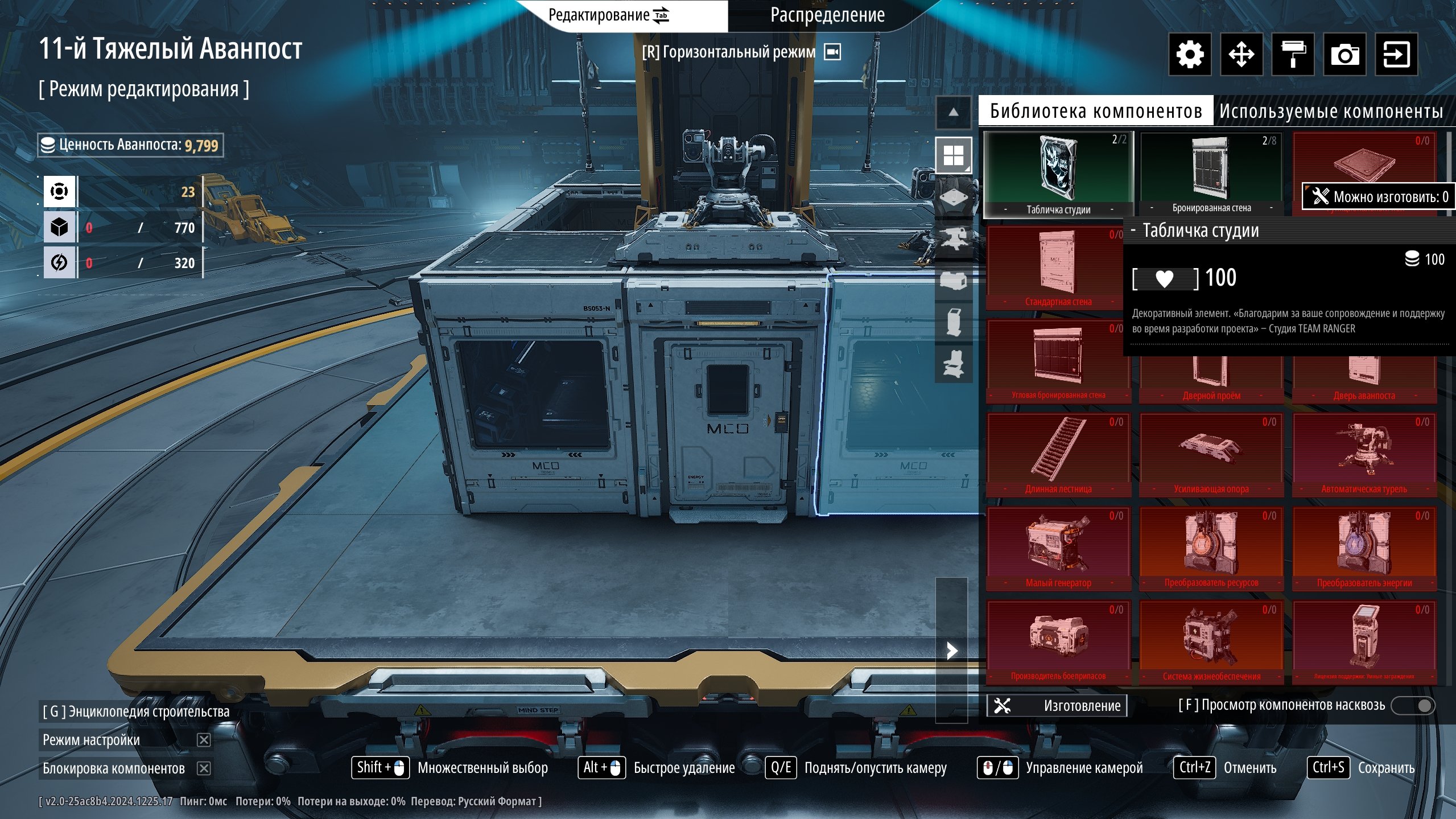Screen dimensions: 1456x819
Task: Toggle Просмотр компонентов насквозь switch
Action: pos(1413,706)
